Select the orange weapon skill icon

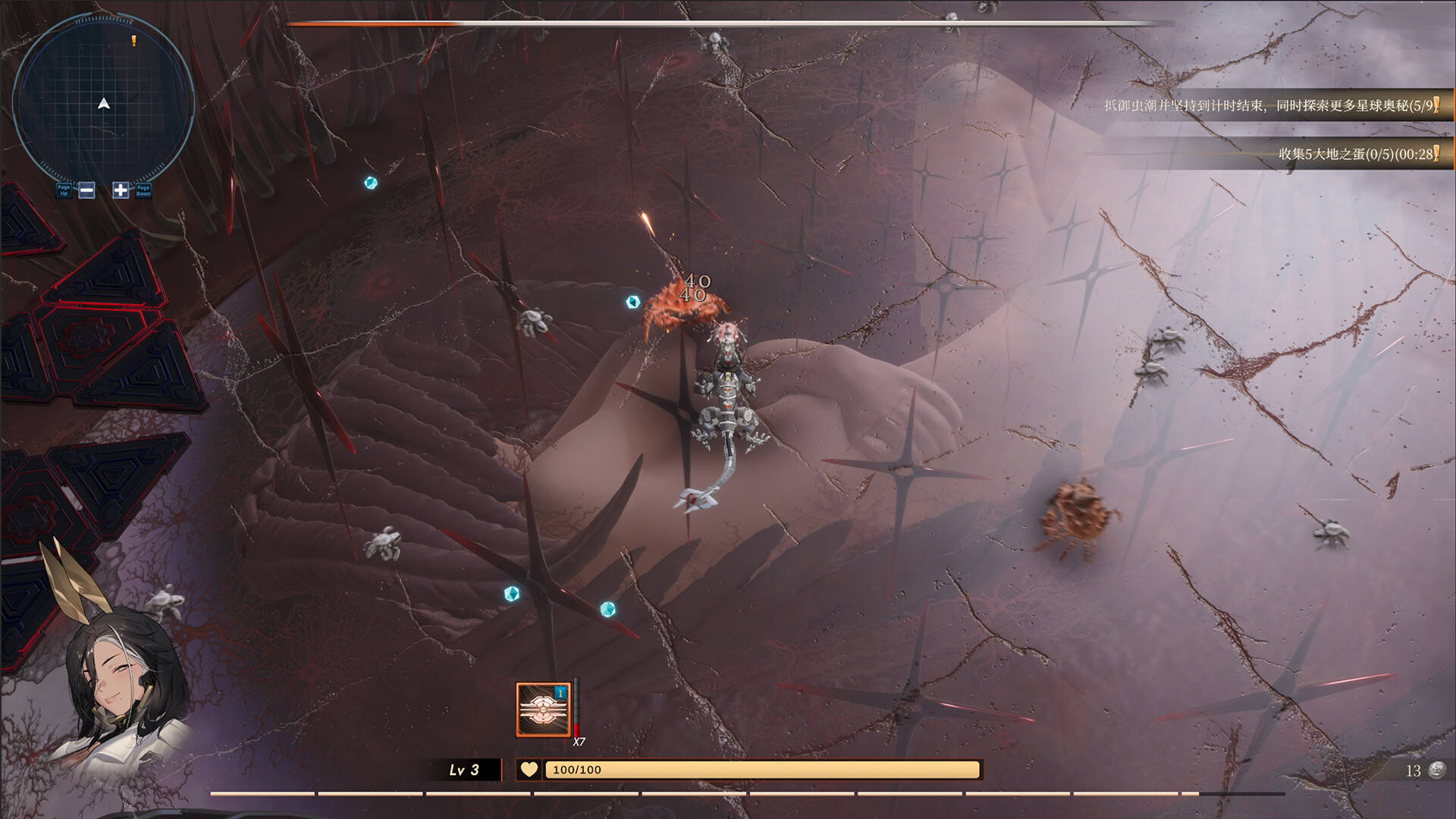[543, 710]
